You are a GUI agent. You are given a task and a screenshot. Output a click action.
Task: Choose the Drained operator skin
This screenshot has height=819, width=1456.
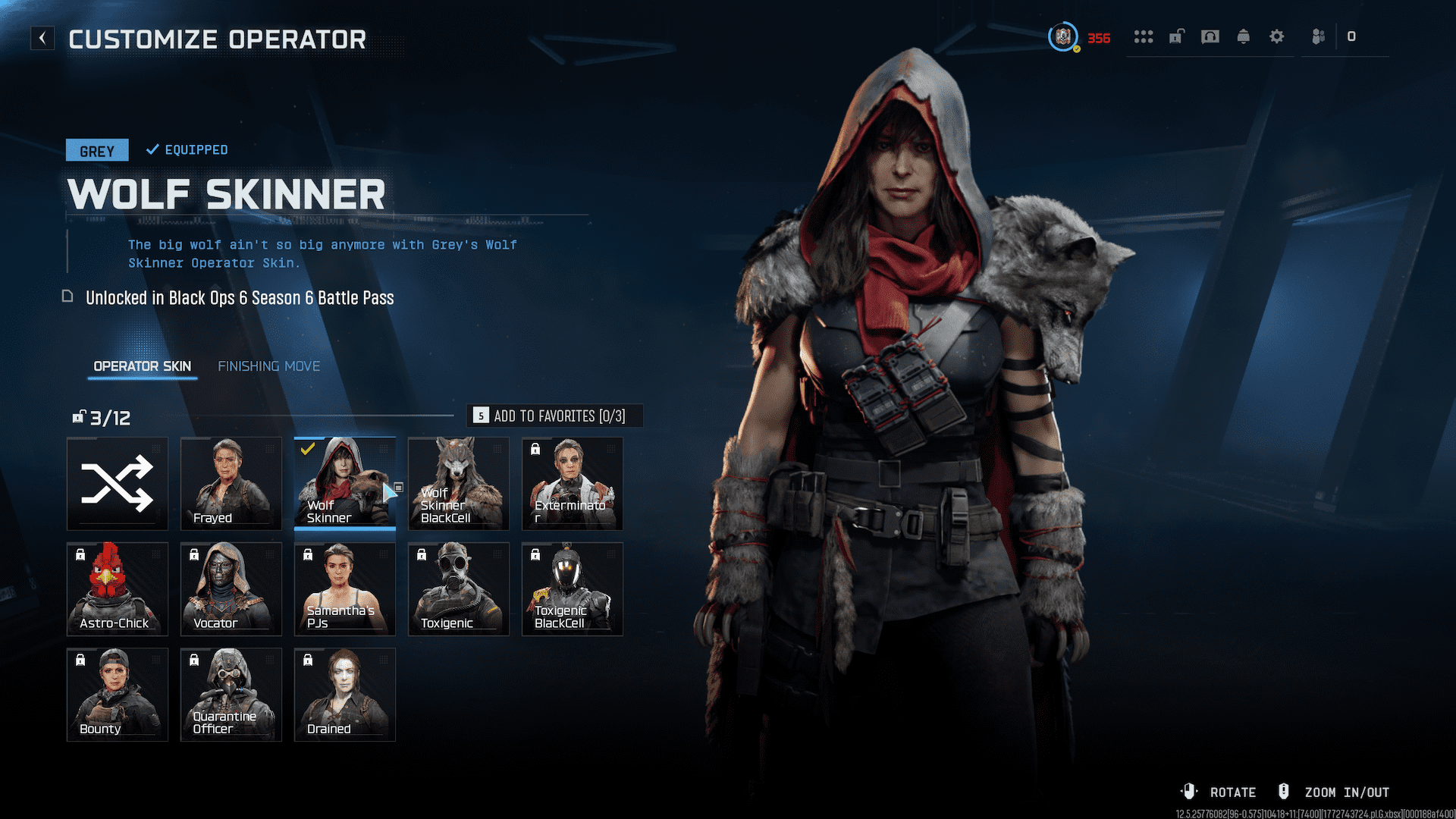[x=344, y=695]
